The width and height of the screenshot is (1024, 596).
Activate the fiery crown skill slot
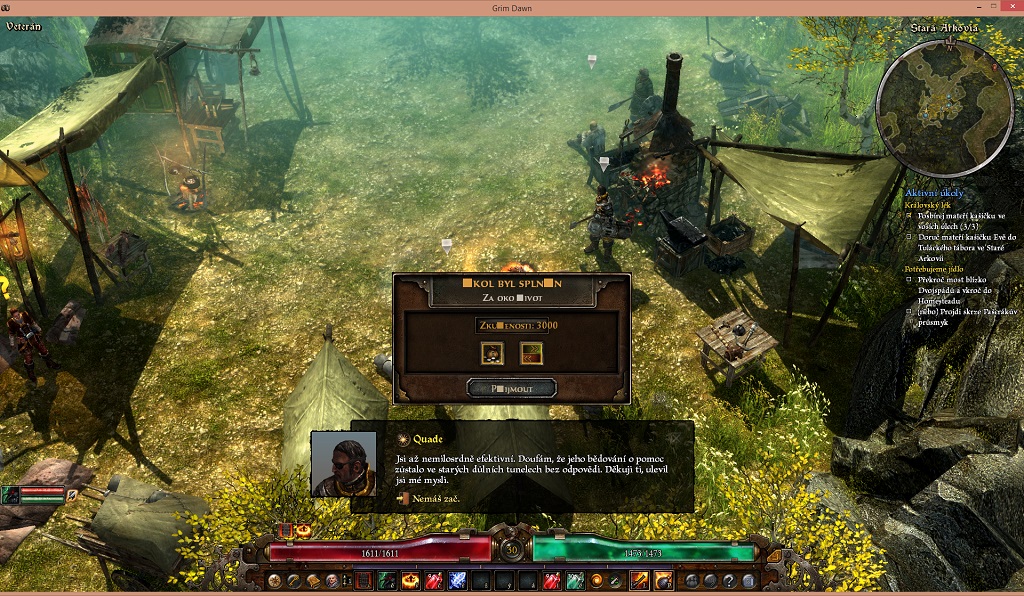(x=410, y=581)
